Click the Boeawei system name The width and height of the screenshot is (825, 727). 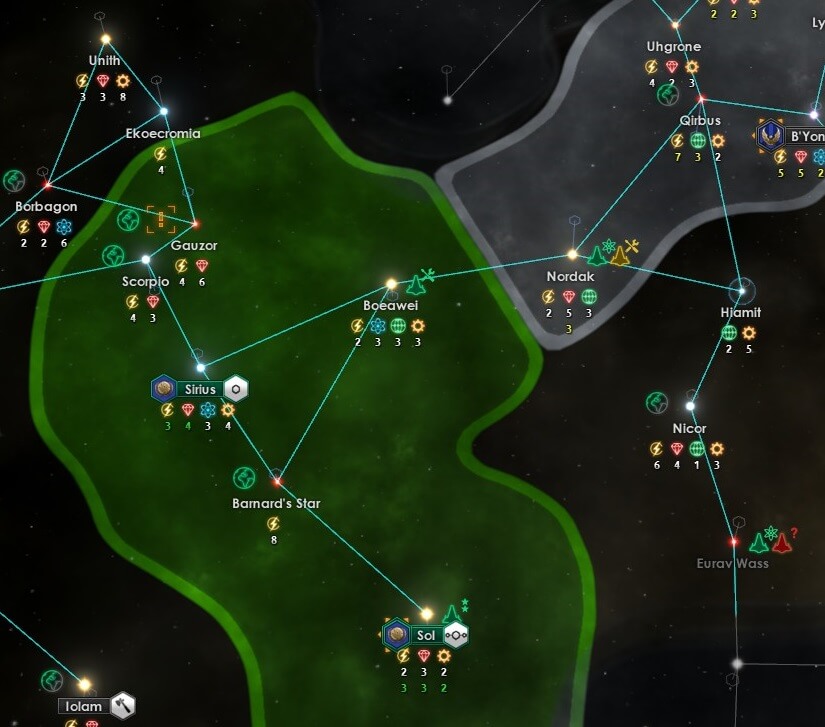tap(390, 305)
